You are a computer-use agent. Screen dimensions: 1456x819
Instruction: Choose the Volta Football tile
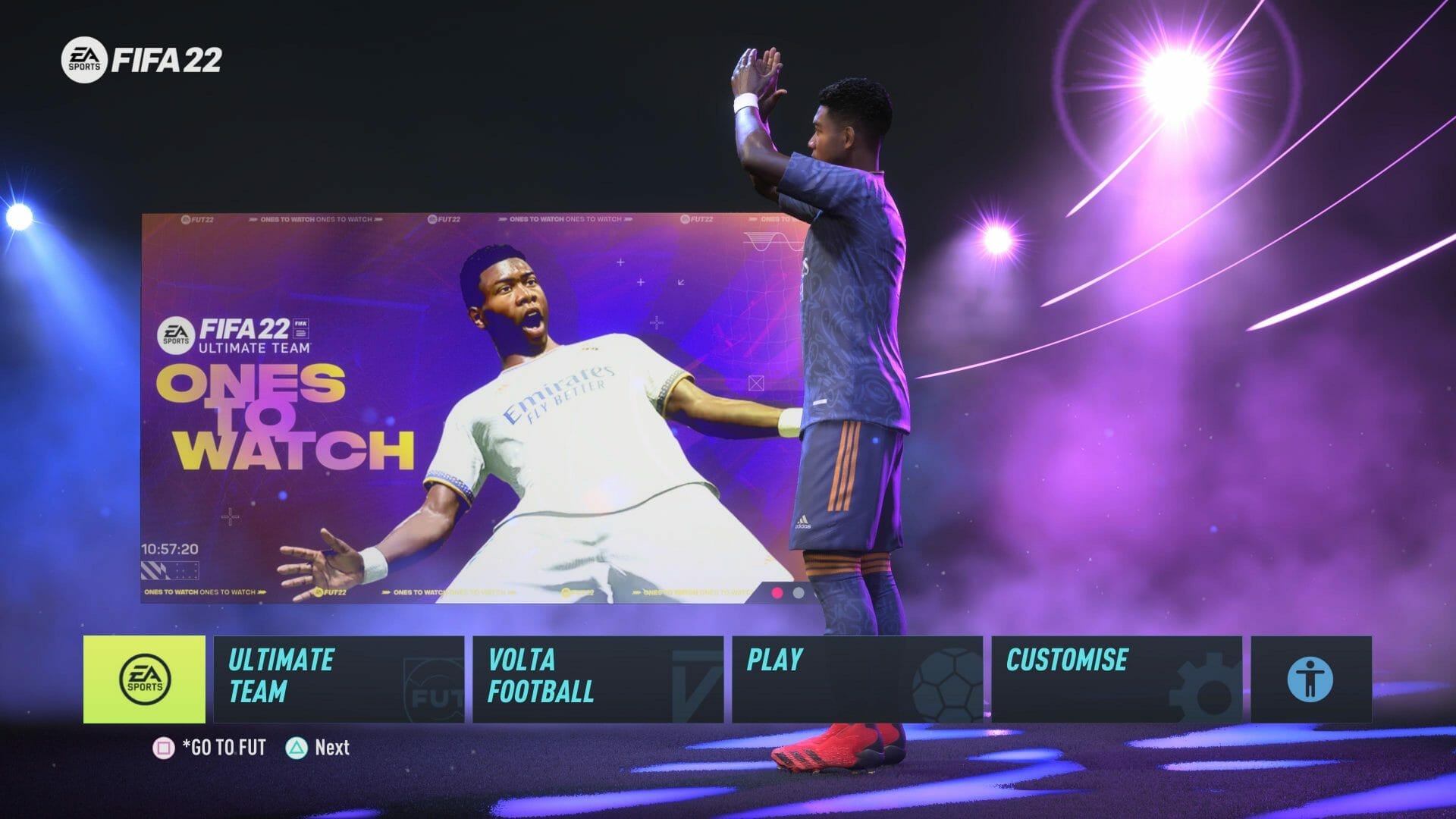598,679
